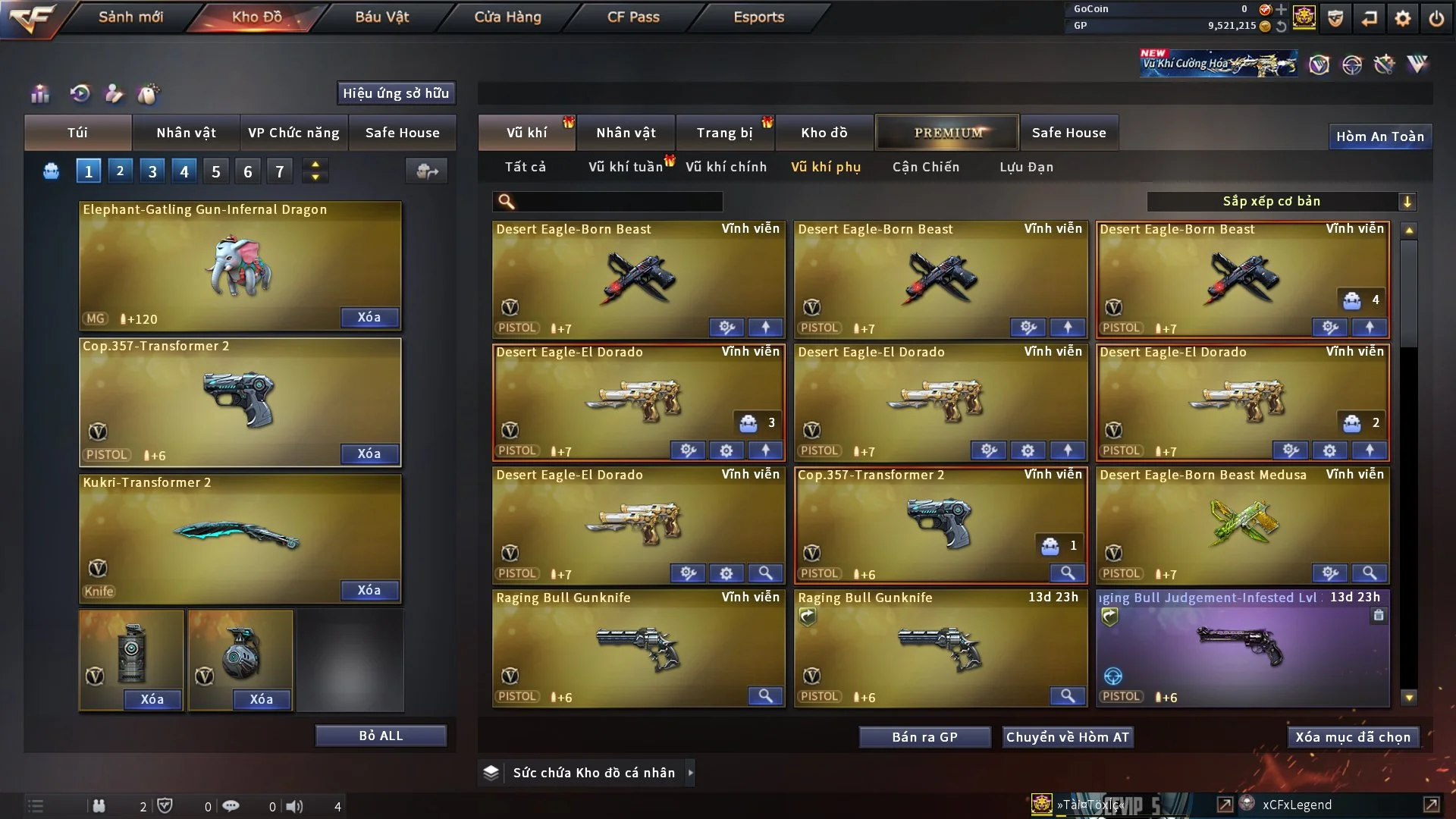This screenshot has height=819, width=1456.
Task: Open the Cửa Hàng shop menu
Action: [x=507, y=17]
